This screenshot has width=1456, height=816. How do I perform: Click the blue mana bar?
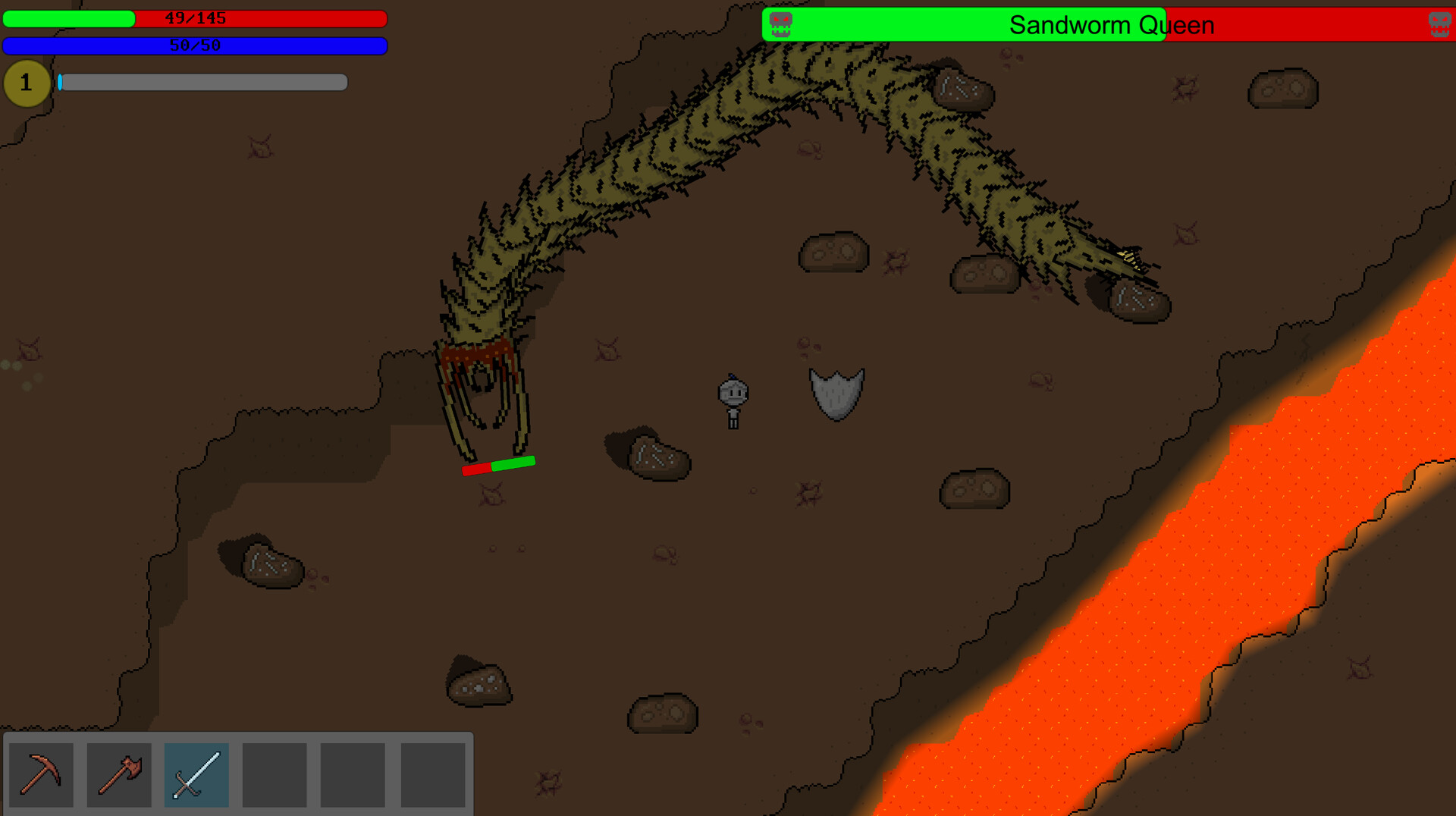pyautogui.click(x=196, y=46)
